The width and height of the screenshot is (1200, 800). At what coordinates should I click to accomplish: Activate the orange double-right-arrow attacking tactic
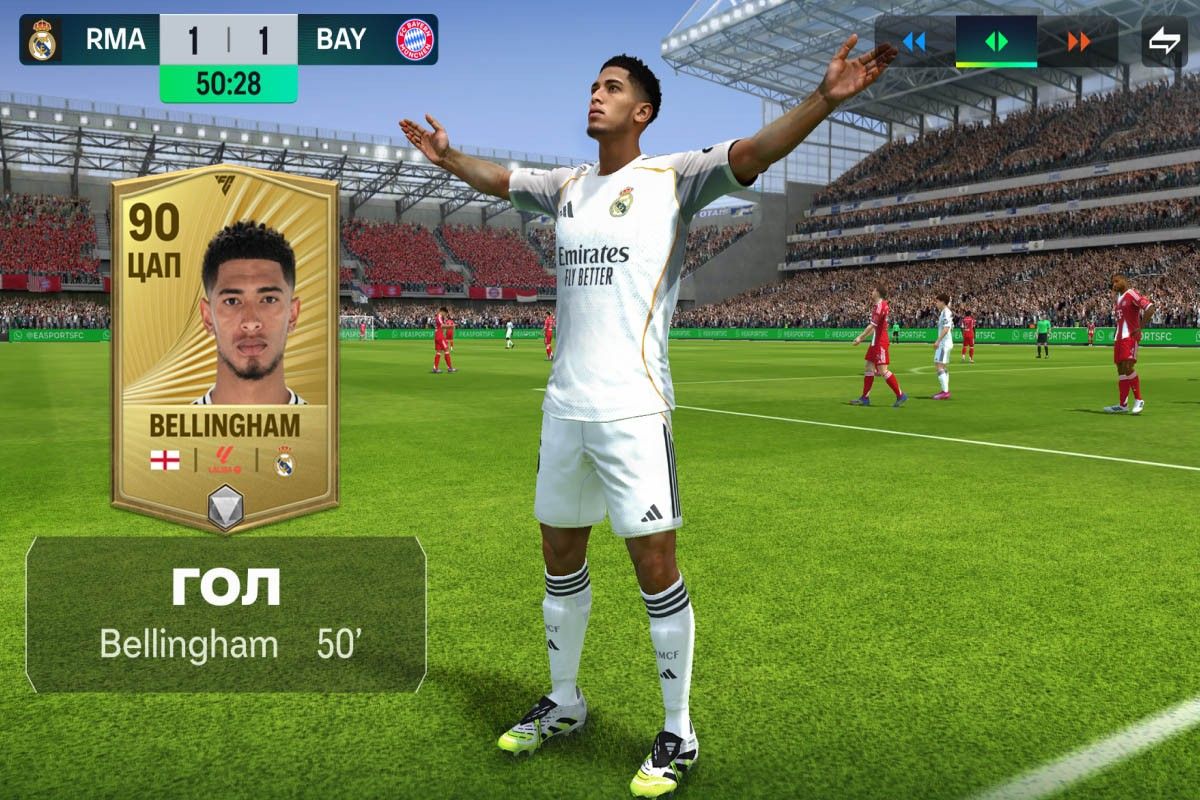tap(1078, 42)
